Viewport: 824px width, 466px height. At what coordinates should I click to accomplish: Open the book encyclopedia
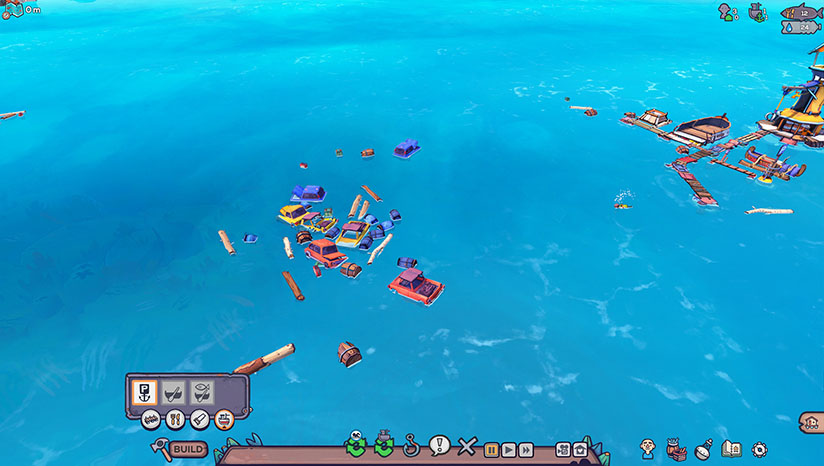point(731,449)
